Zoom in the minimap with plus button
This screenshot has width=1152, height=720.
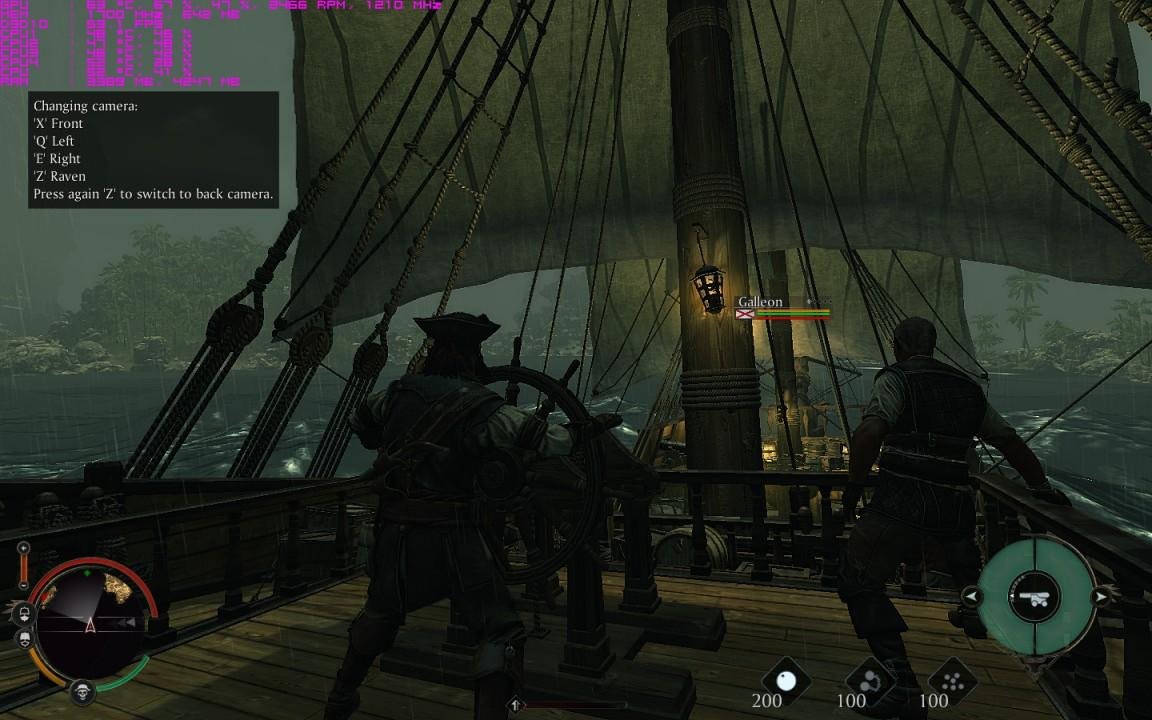24,549
